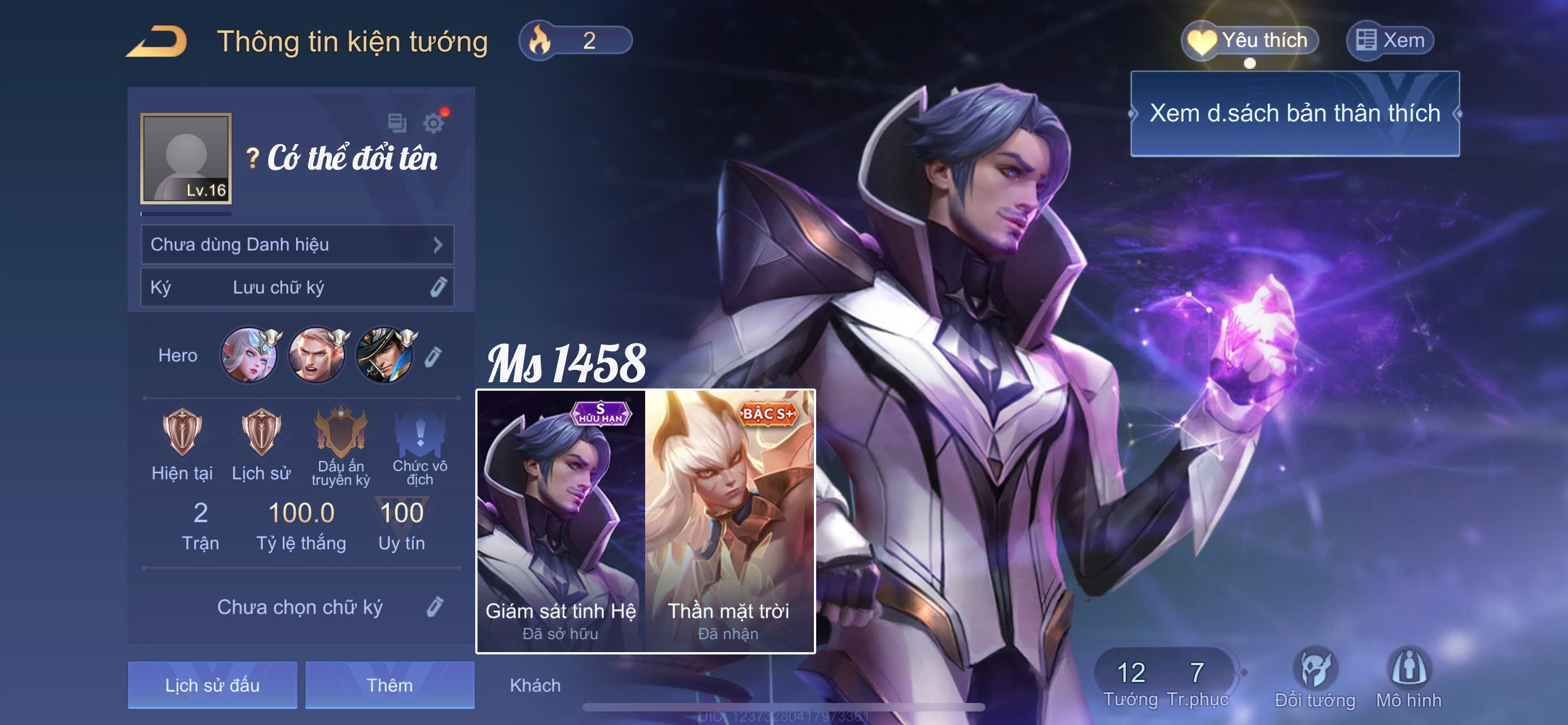Select the Giám sát tinh Hệ skin card
This screenshot has height=725, width=1568.
point(560,521)
